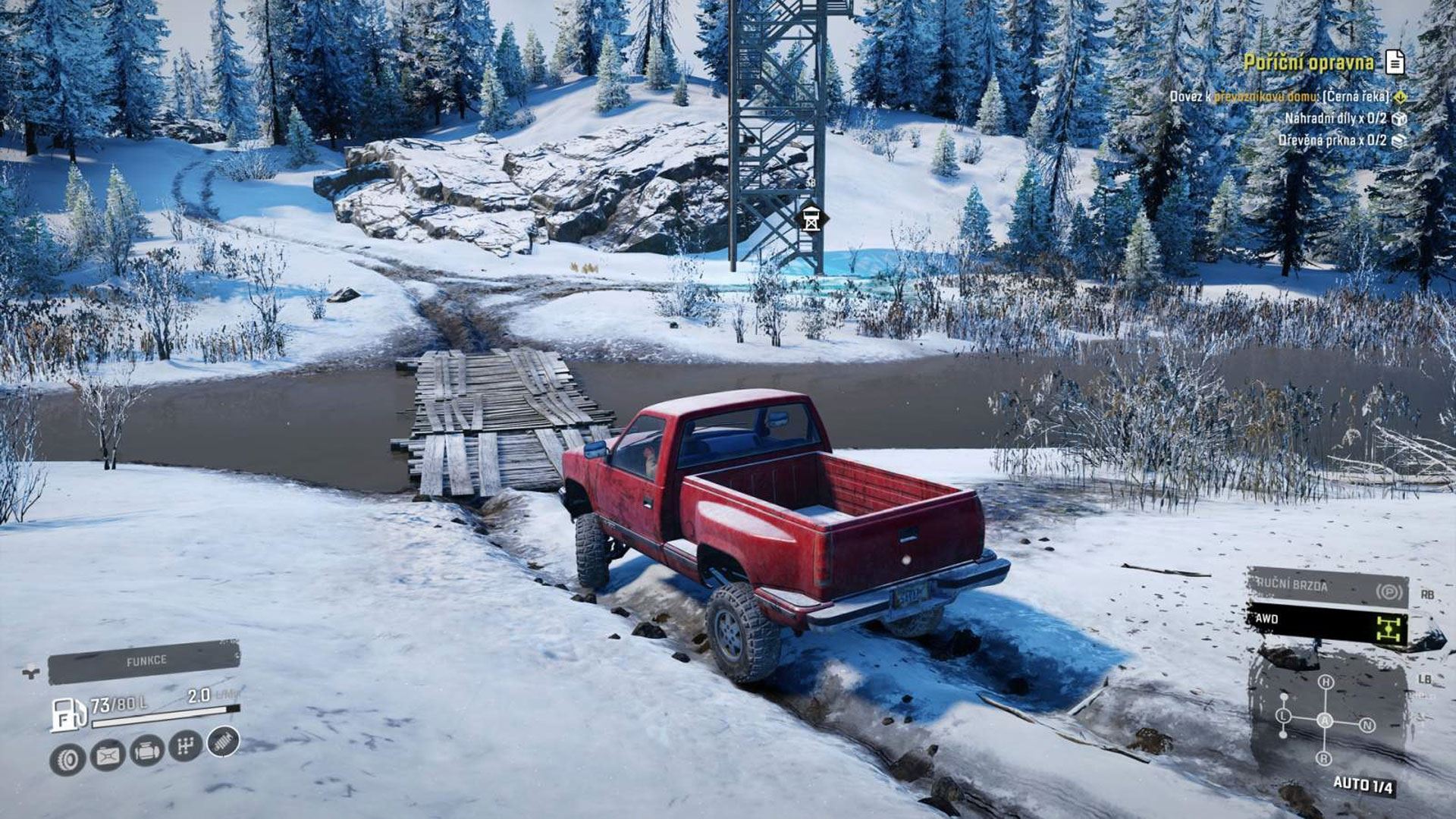Toggle AWD all-wheel drive
Image resolution: width=1456 pixels, height=819 pixels.
1327,623
